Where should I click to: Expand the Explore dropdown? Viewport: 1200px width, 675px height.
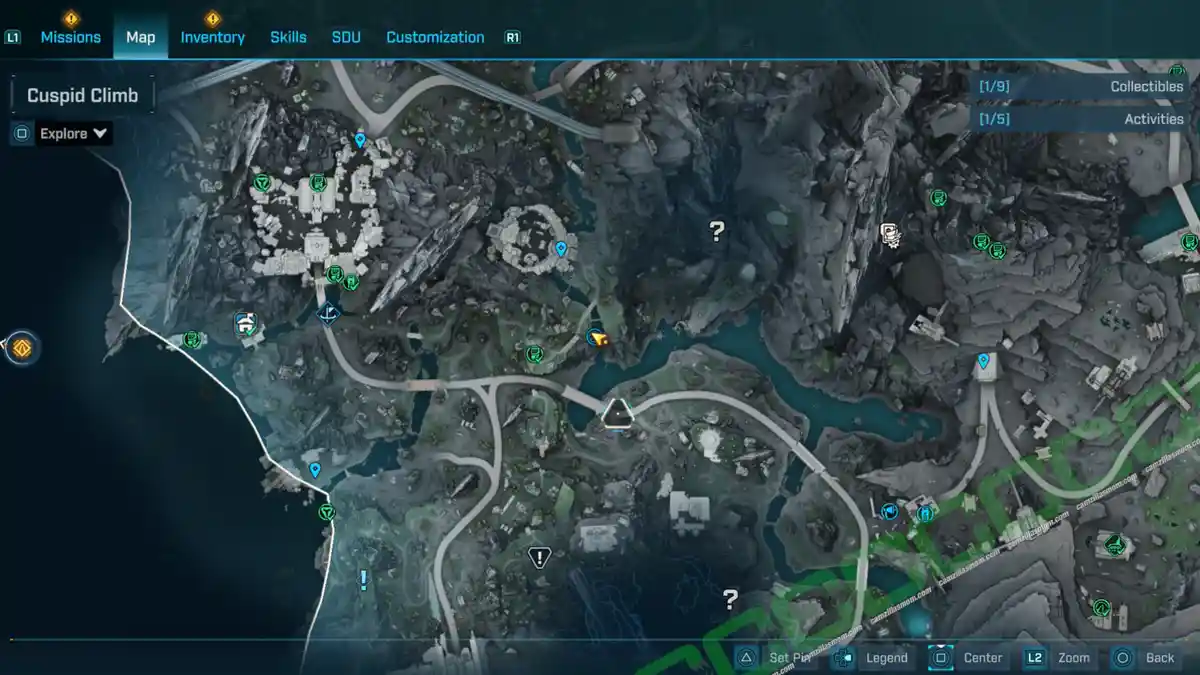pyautogui.click(x=73, y=133)
